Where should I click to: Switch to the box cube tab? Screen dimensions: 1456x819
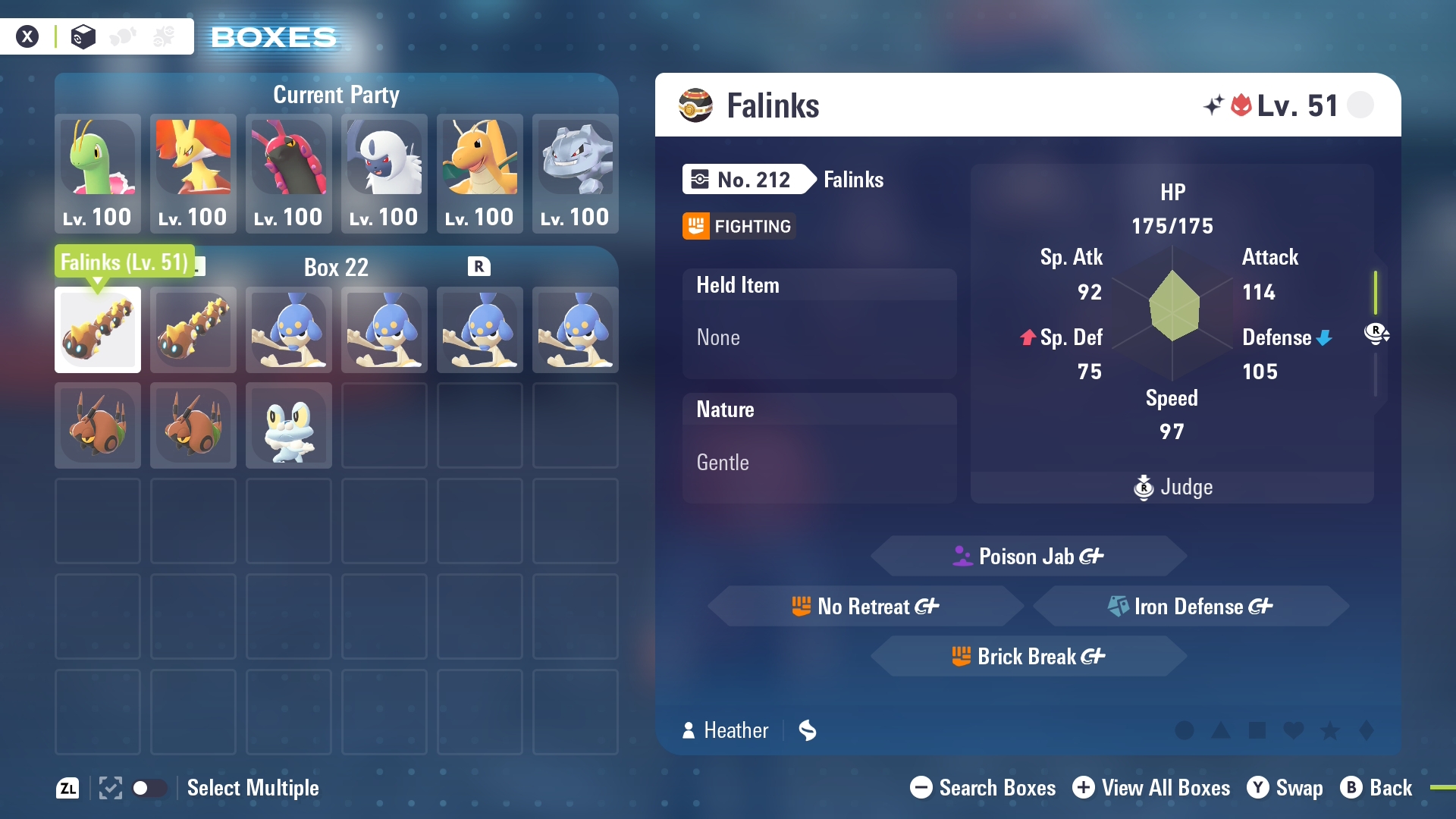pos(83,36)
